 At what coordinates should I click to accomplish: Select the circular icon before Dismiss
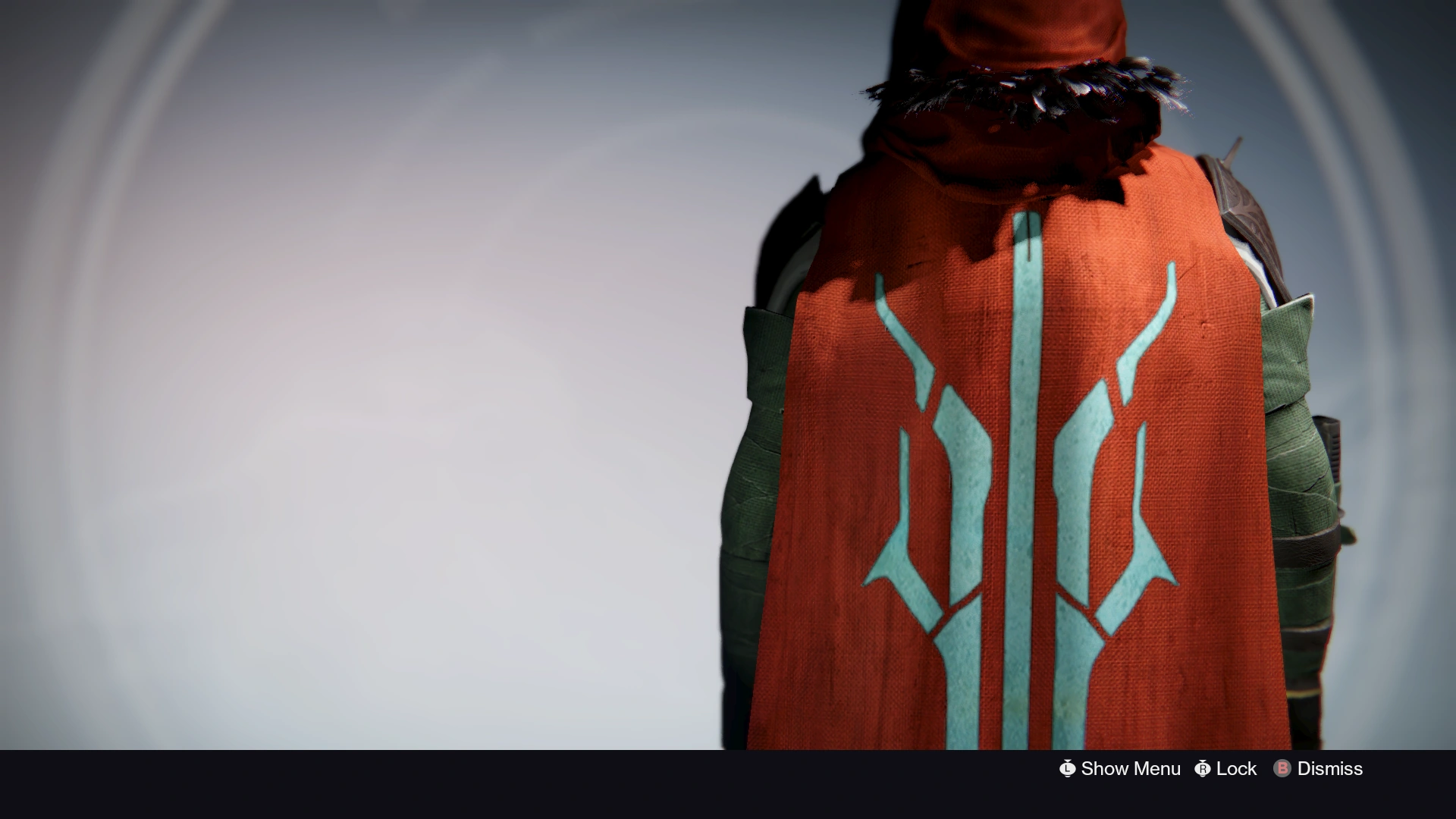[1282, 769]
